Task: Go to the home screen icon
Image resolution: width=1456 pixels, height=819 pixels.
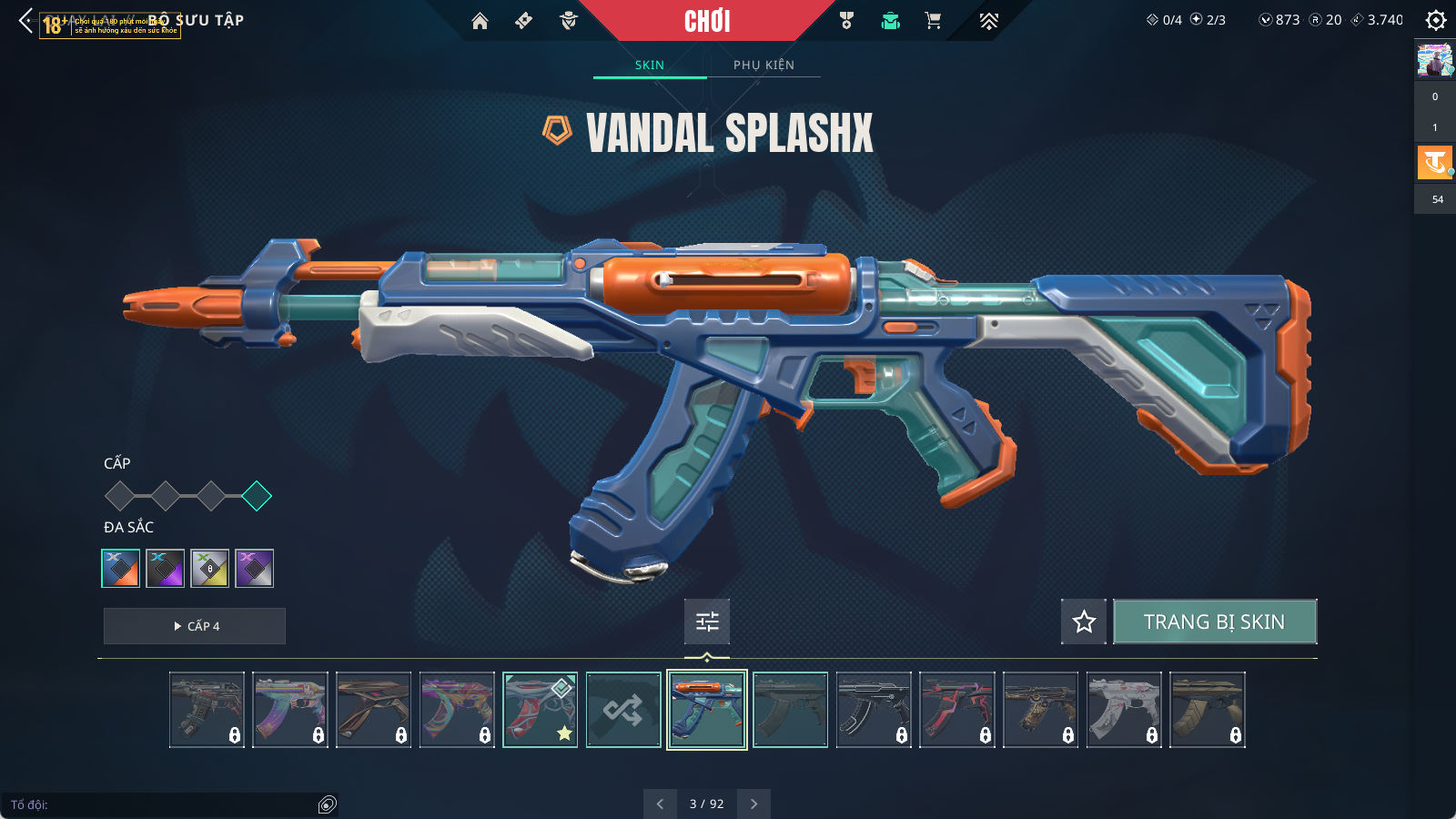Action: (480, 21)
